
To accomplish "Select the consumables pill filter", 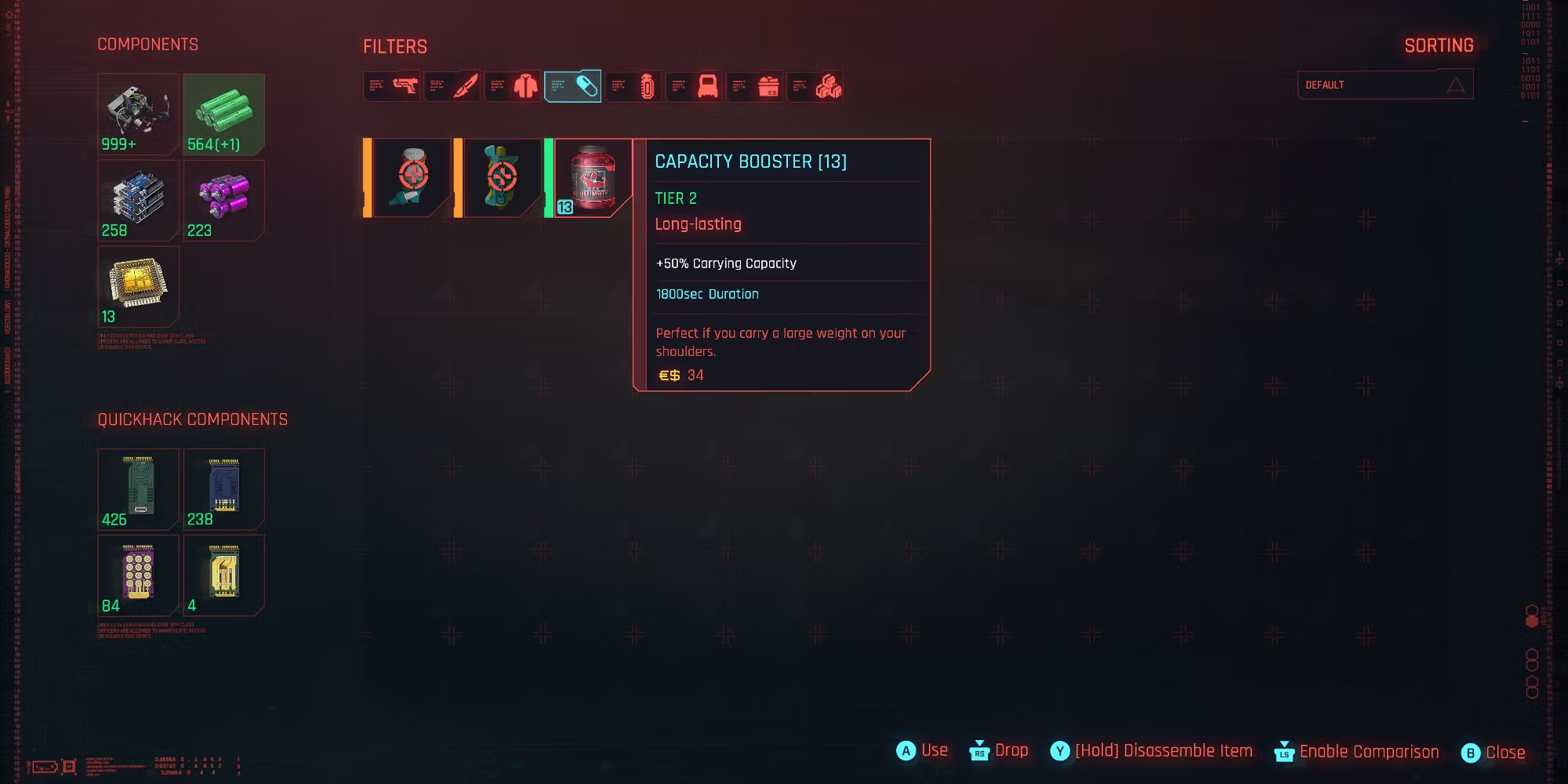I will (x=573, y=85).
